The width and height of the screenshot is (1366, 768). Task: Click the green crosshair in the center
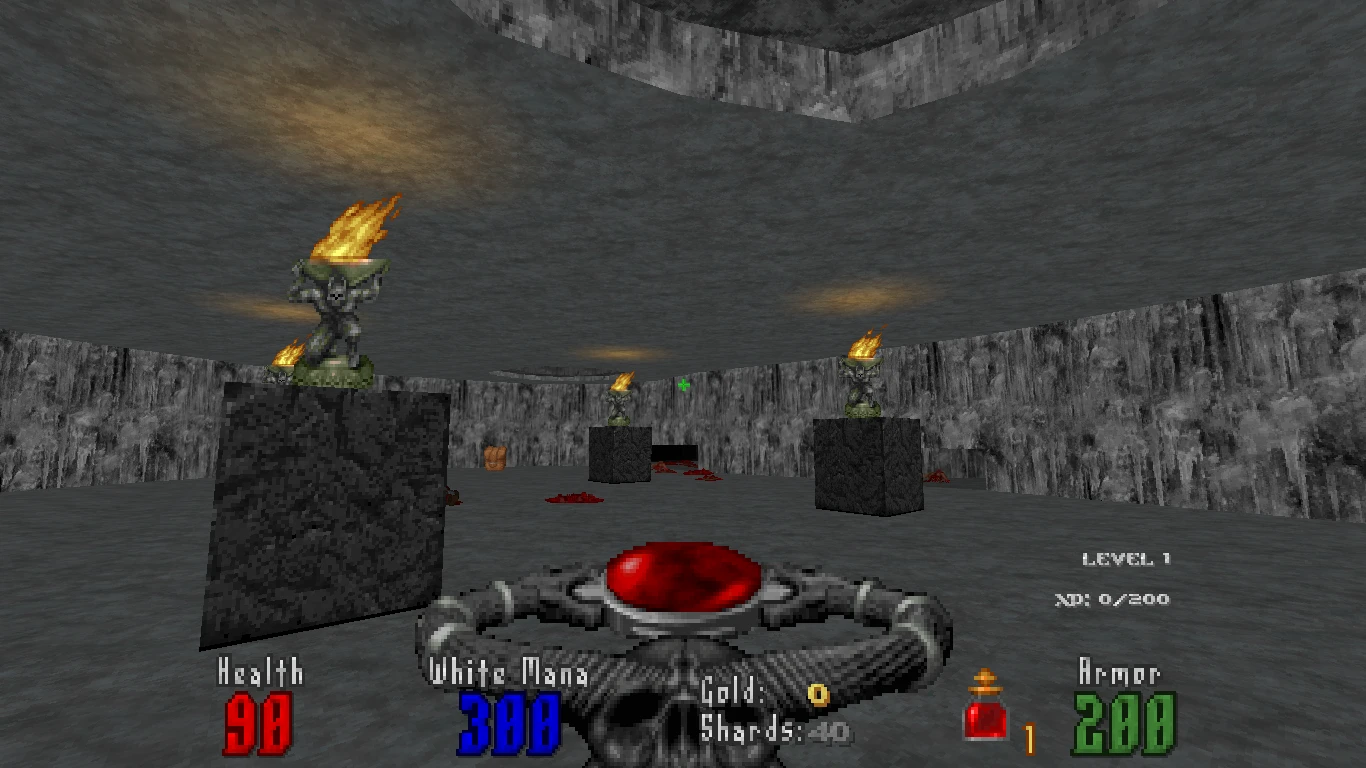click(x=684, y=383)
